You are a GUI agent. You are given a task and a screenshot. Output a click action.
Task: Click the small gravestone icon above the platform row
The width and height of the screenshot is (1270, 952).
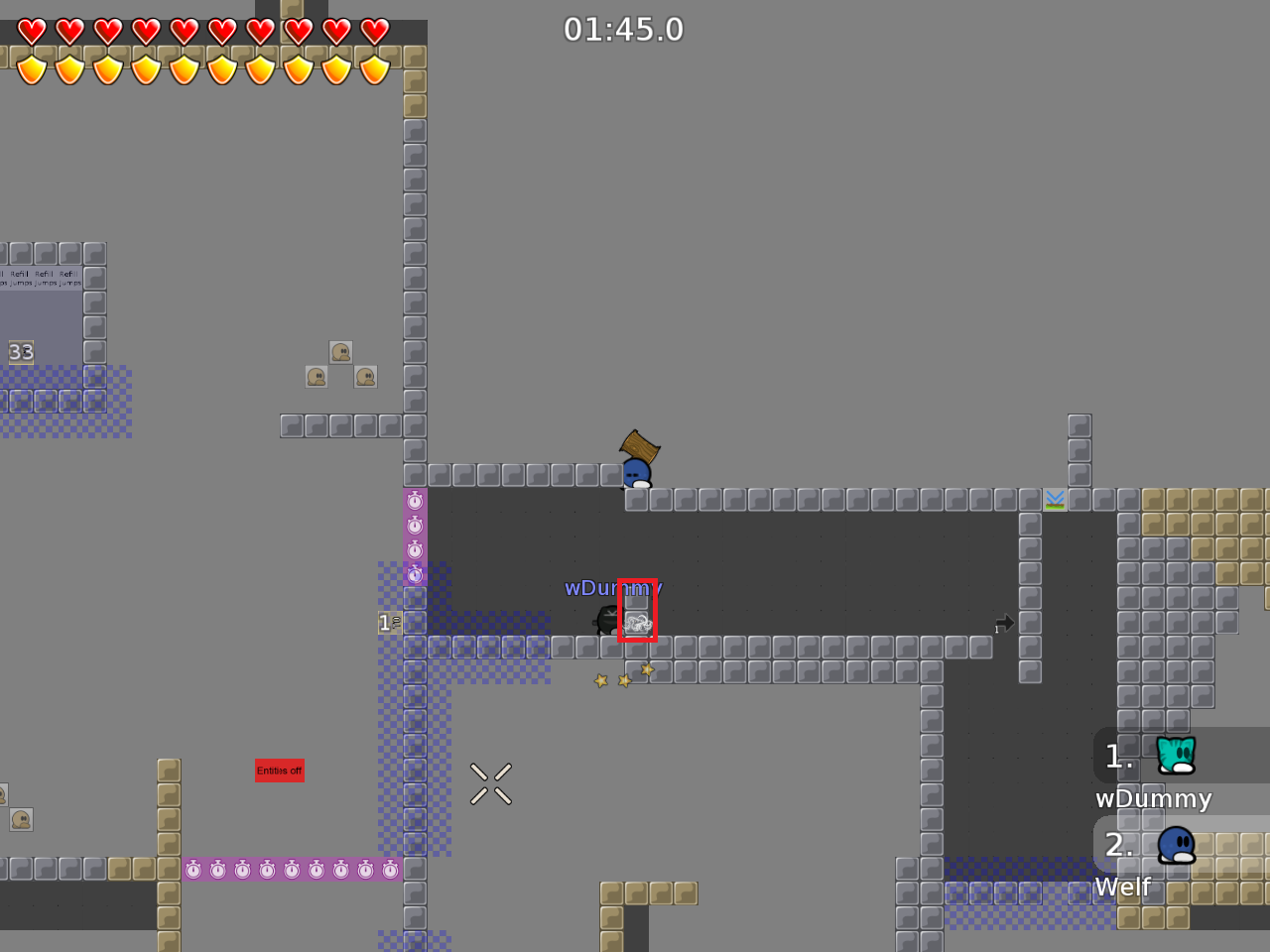pos(340,352)
